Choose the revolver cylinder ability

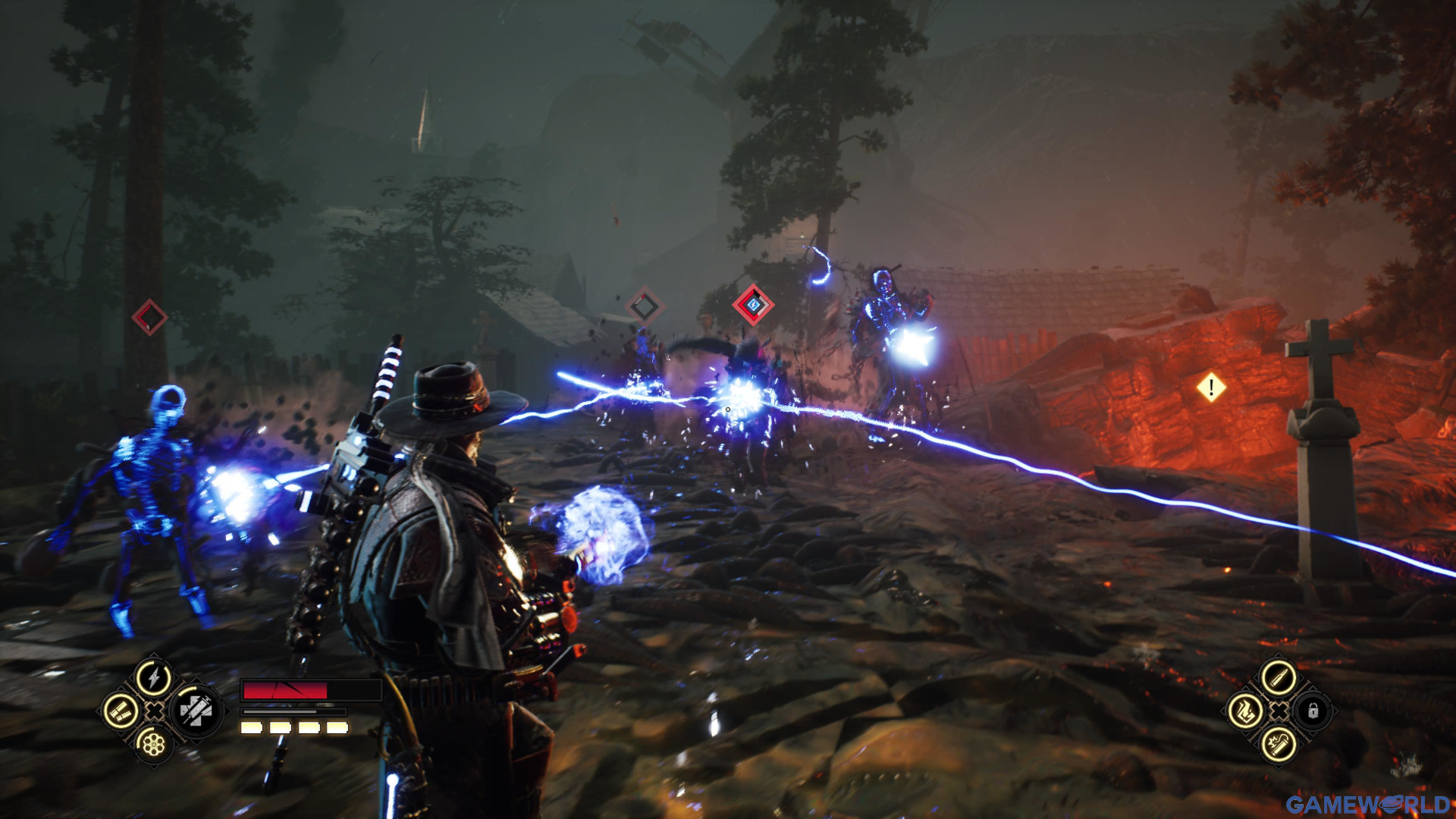click(x=154, y=744)
